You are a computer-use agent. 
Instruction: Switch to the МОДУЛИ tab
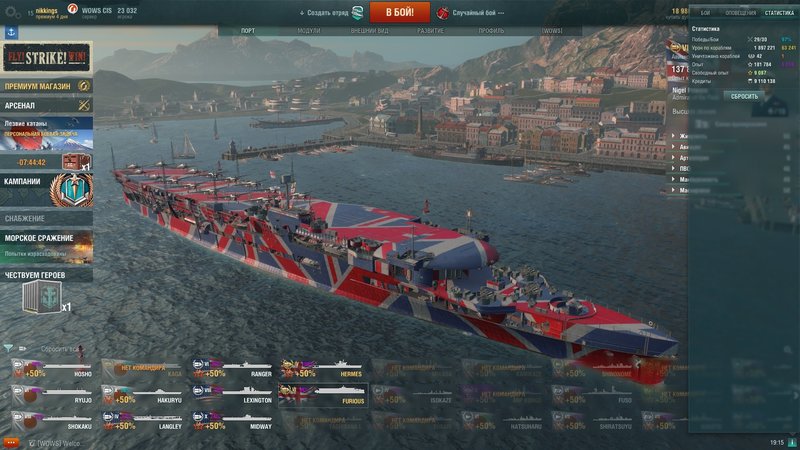309,31
